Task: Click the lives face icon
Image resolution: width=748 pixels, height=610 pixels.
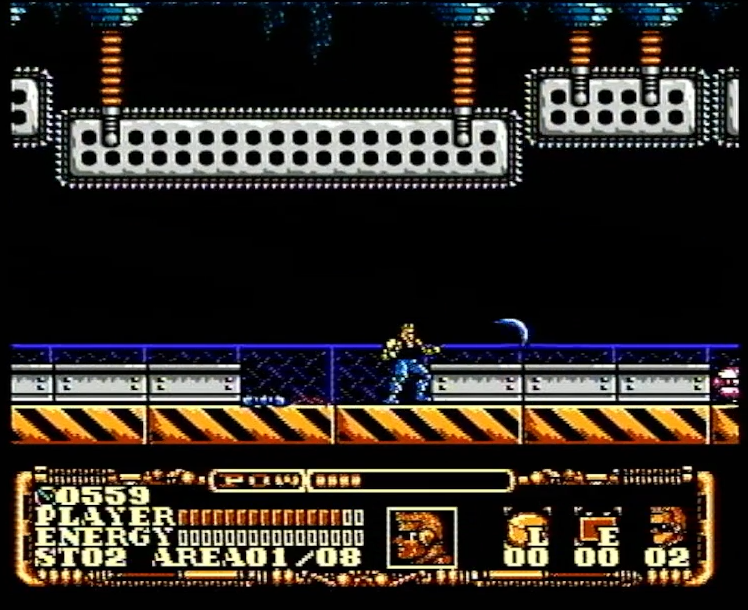Action: coord(668,525)
